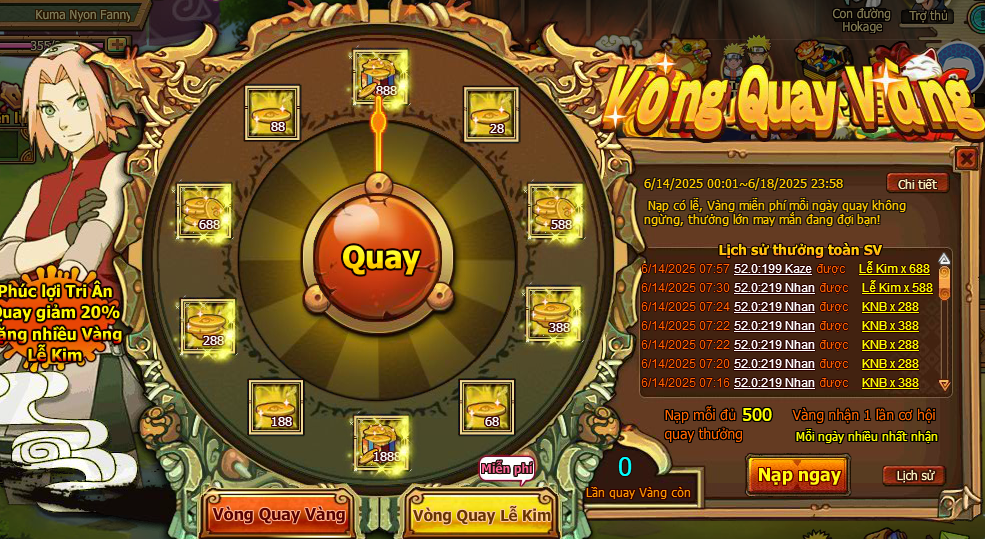The height and width of the screenshot is (539, 985).
Task: Open the Trợ thủ helper menu
Action: 928,16
